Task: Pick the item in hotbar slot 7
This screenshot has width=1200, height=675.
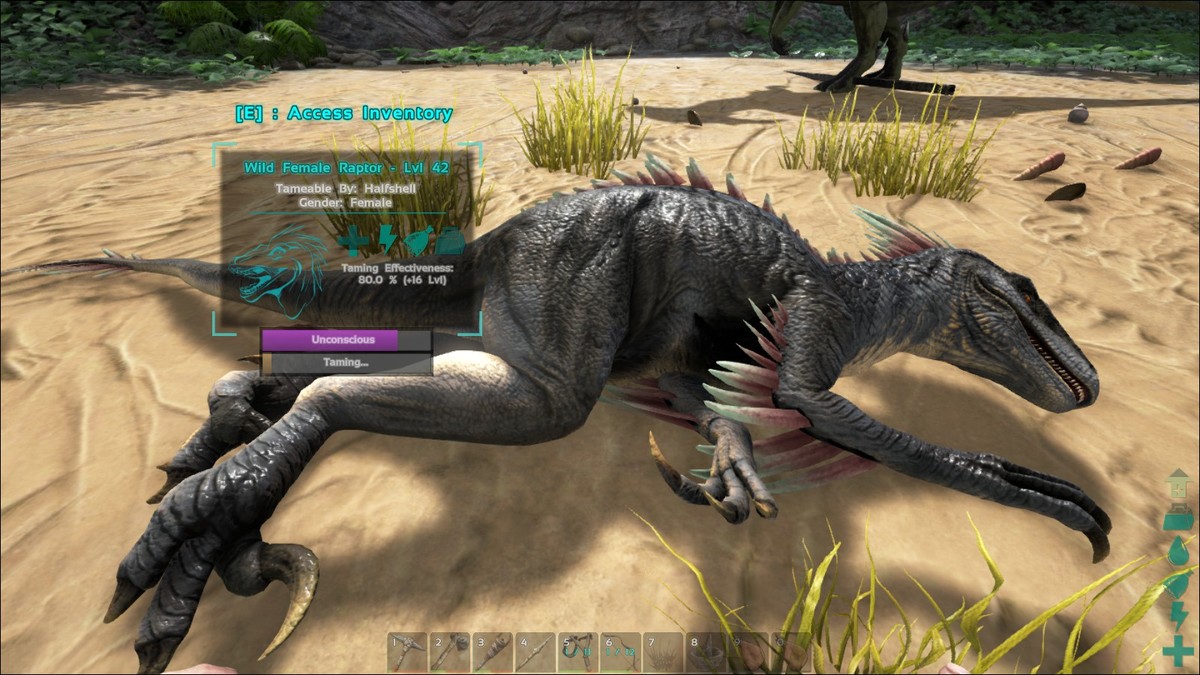Action: coord(662,652)
